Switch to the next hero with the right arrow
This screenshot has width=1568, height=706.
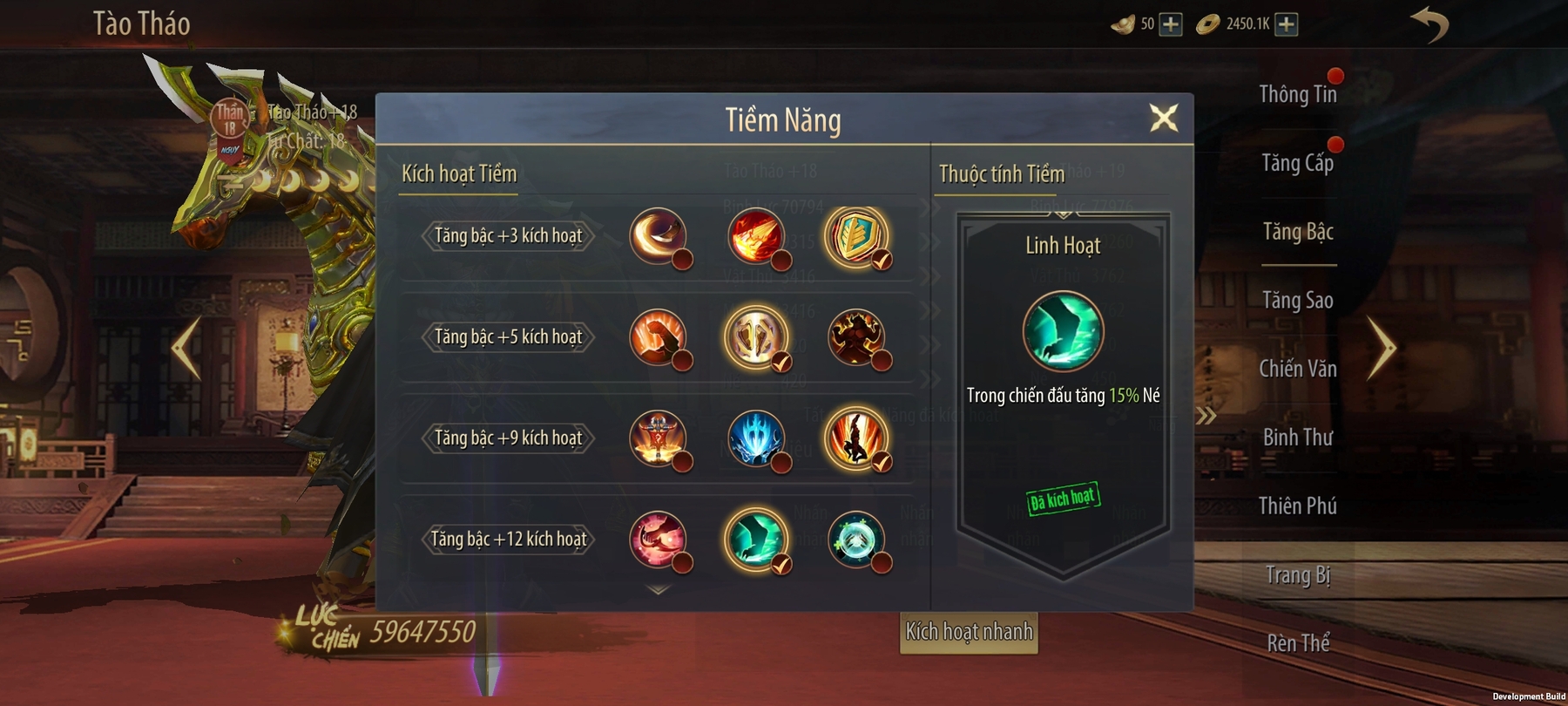click(x=1381, y=349)
